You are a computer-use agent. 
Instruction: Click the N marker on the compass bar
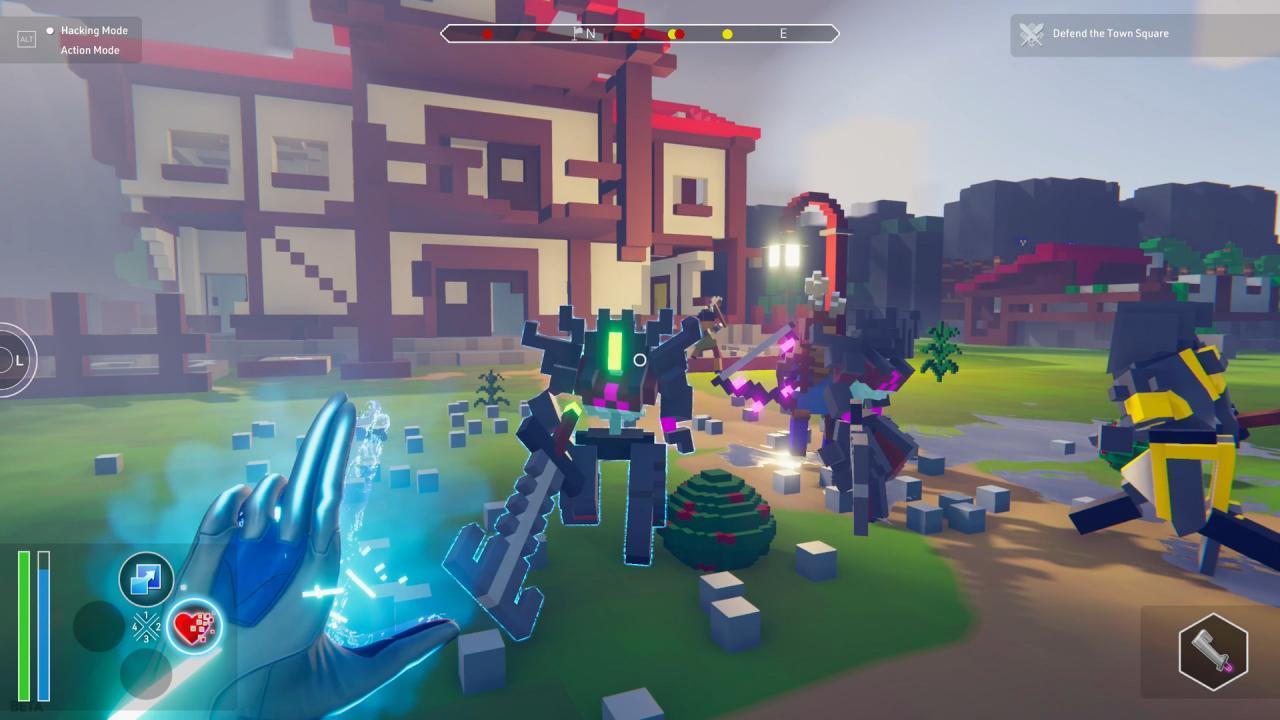(x=591, y=33)
